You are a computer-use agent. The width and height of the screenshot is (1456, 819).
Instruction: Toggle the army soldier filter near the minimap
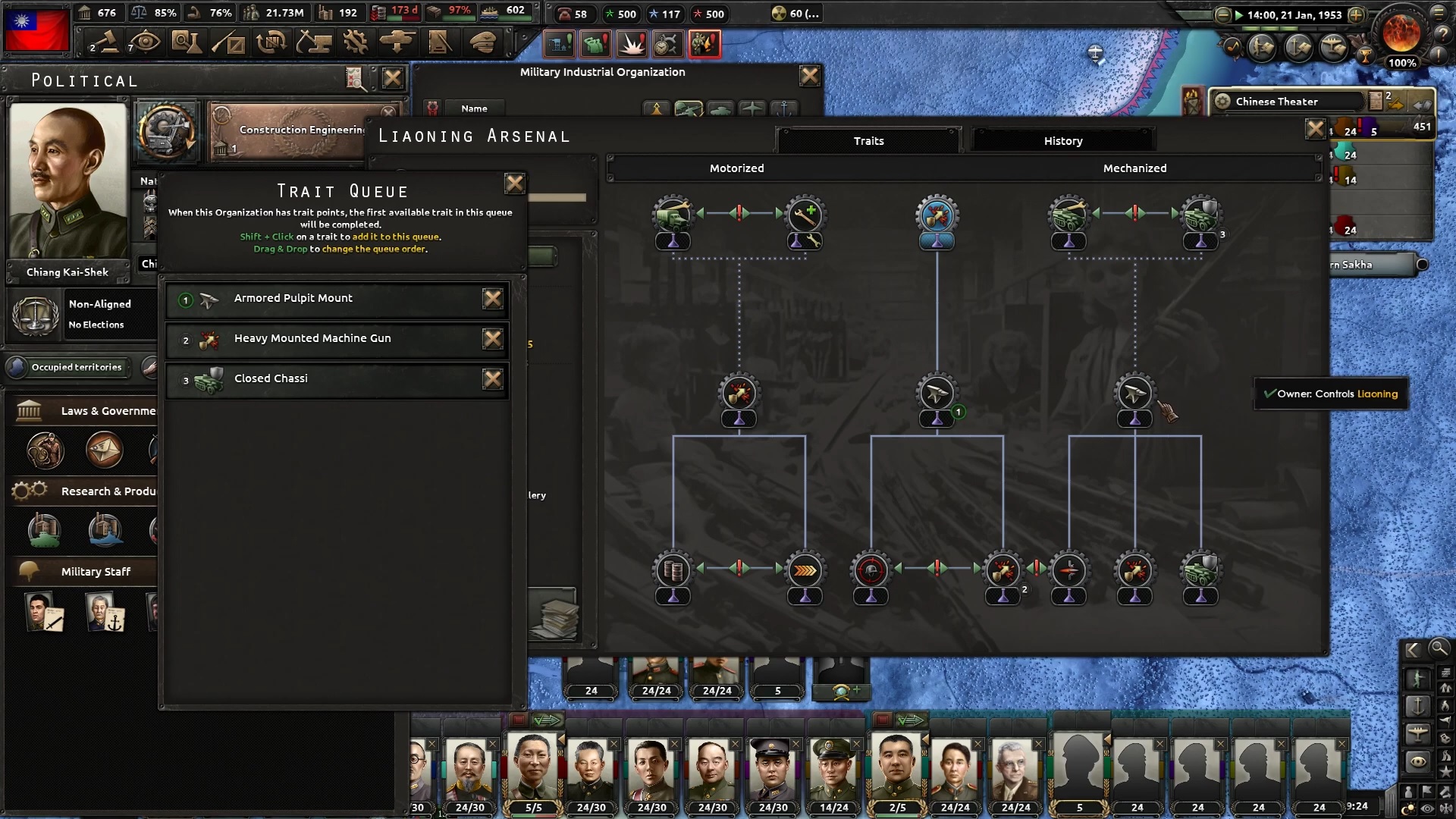click(1417, 679)
